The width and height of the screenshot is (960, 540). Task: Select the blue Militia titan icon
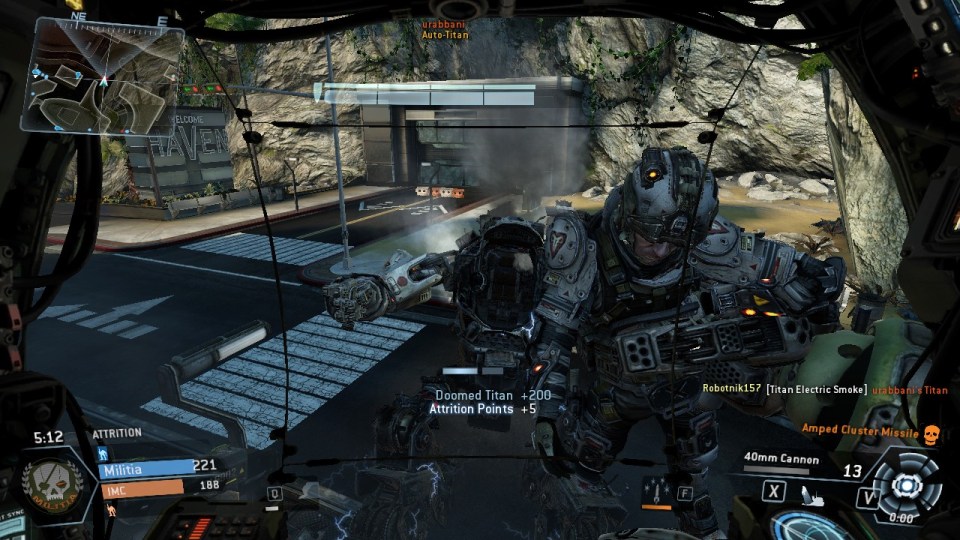pyautogui.click(x=101, y=453)
